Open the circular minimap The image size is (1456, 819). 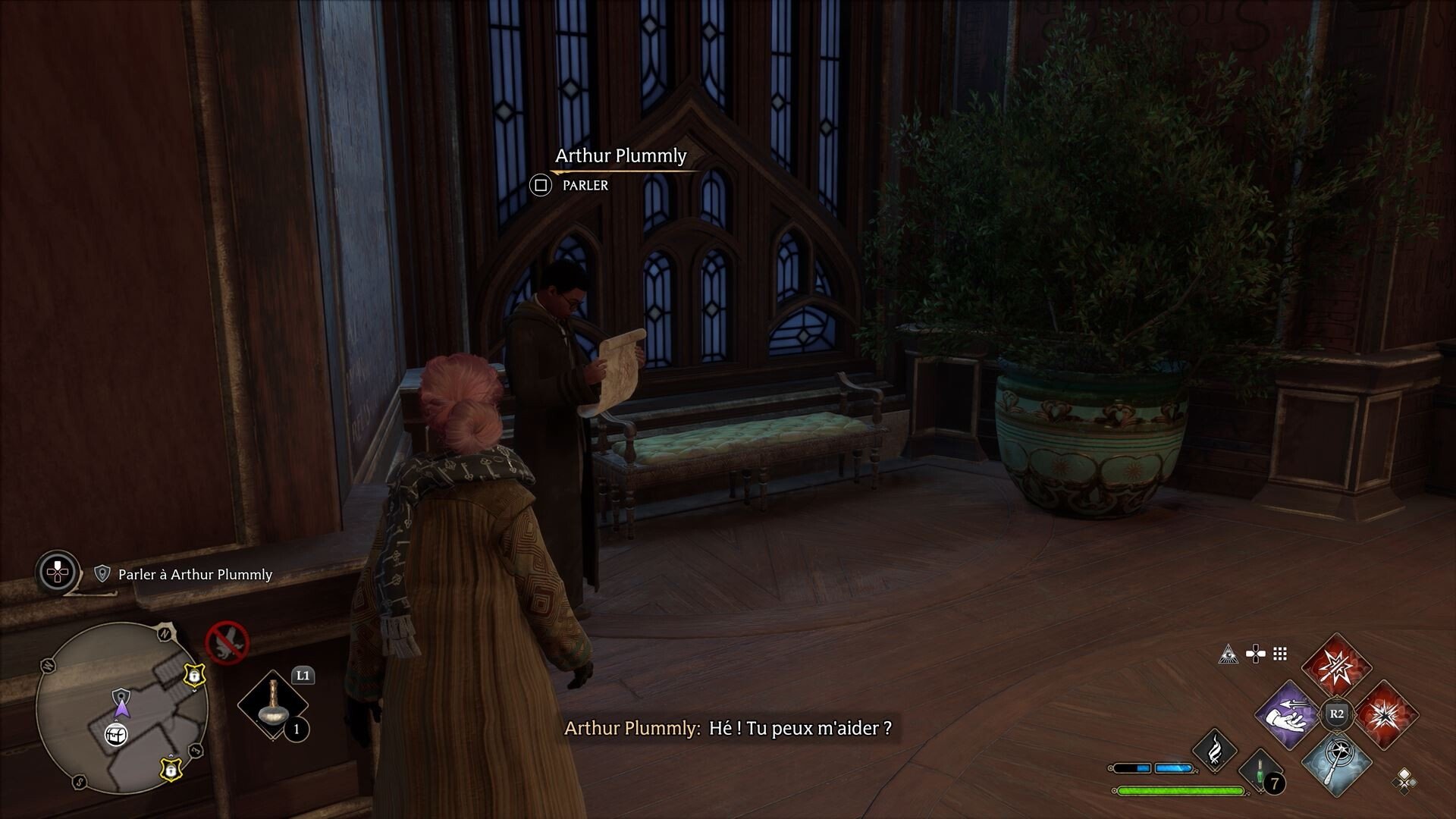pos(122,708)
